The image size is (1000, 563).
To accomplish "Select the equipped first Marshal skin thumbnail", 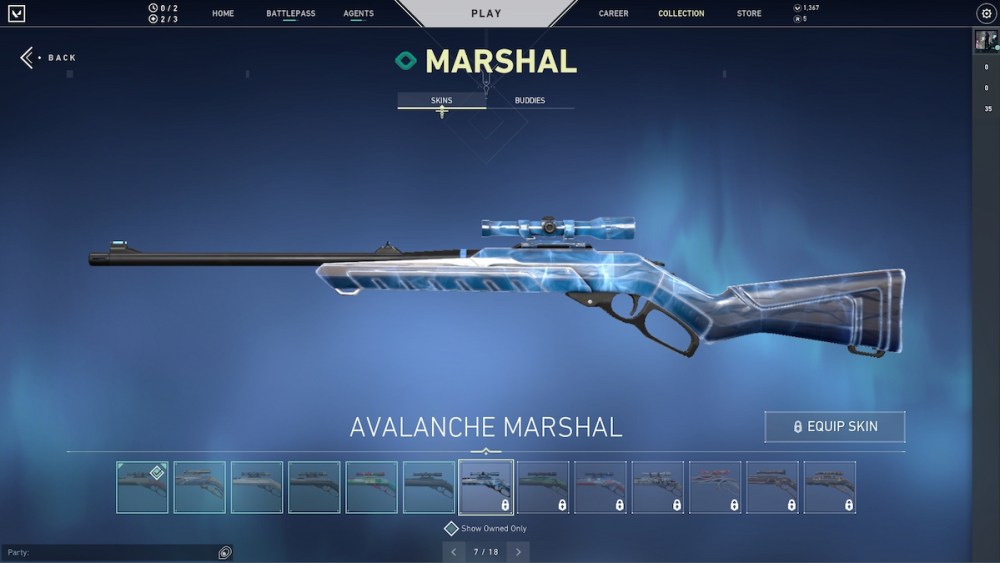I will coord(142,487).
